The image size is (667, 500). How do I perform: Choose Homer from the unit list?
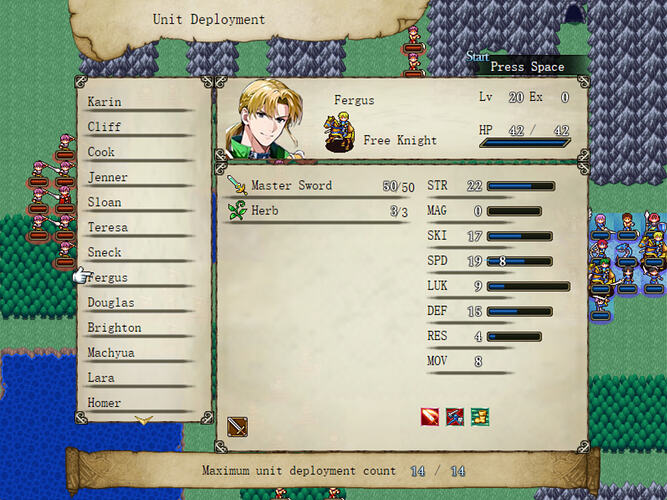point(105,403)
